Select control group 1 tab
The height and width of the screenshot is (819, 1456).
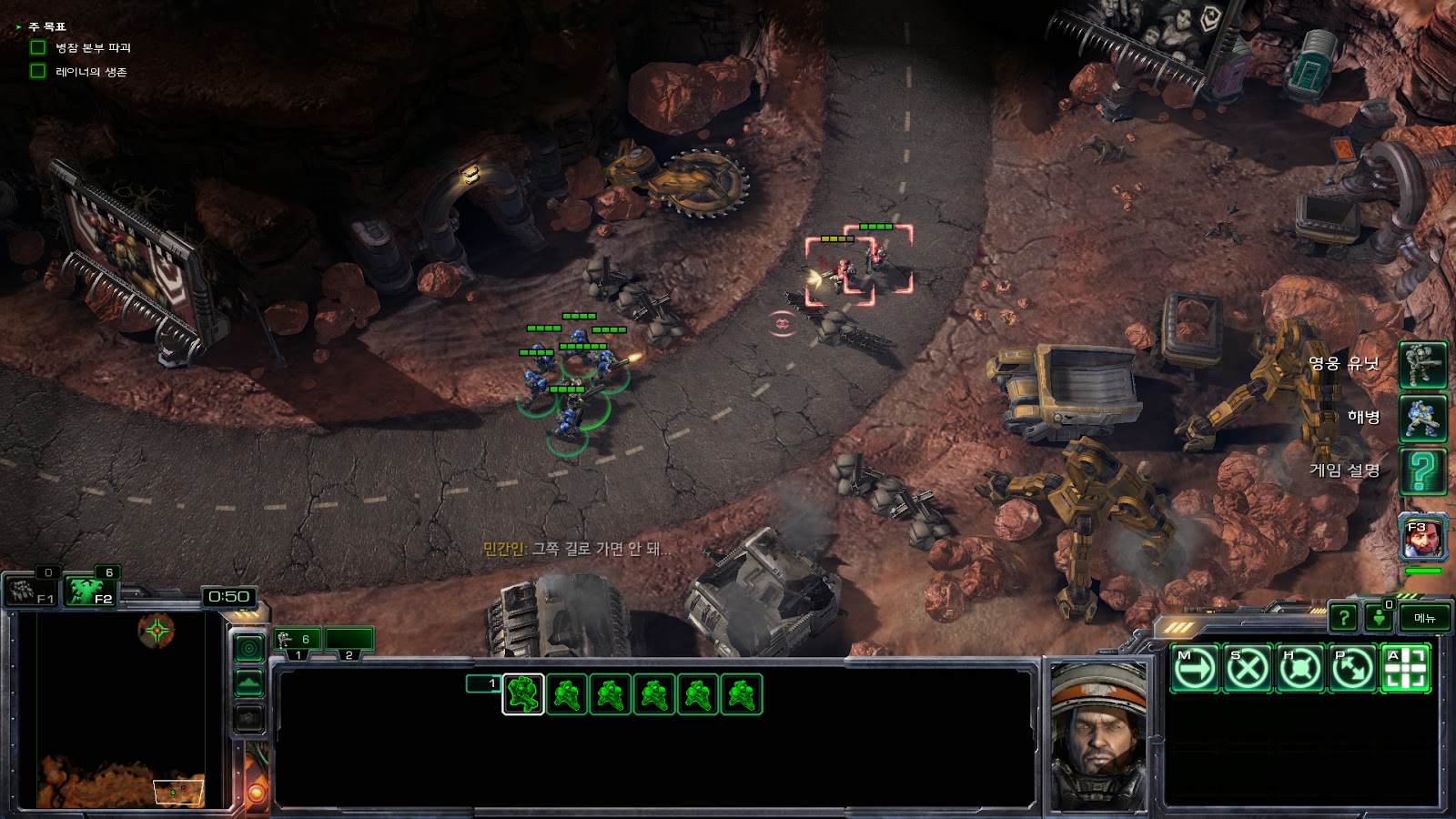(x=298, y=641)
